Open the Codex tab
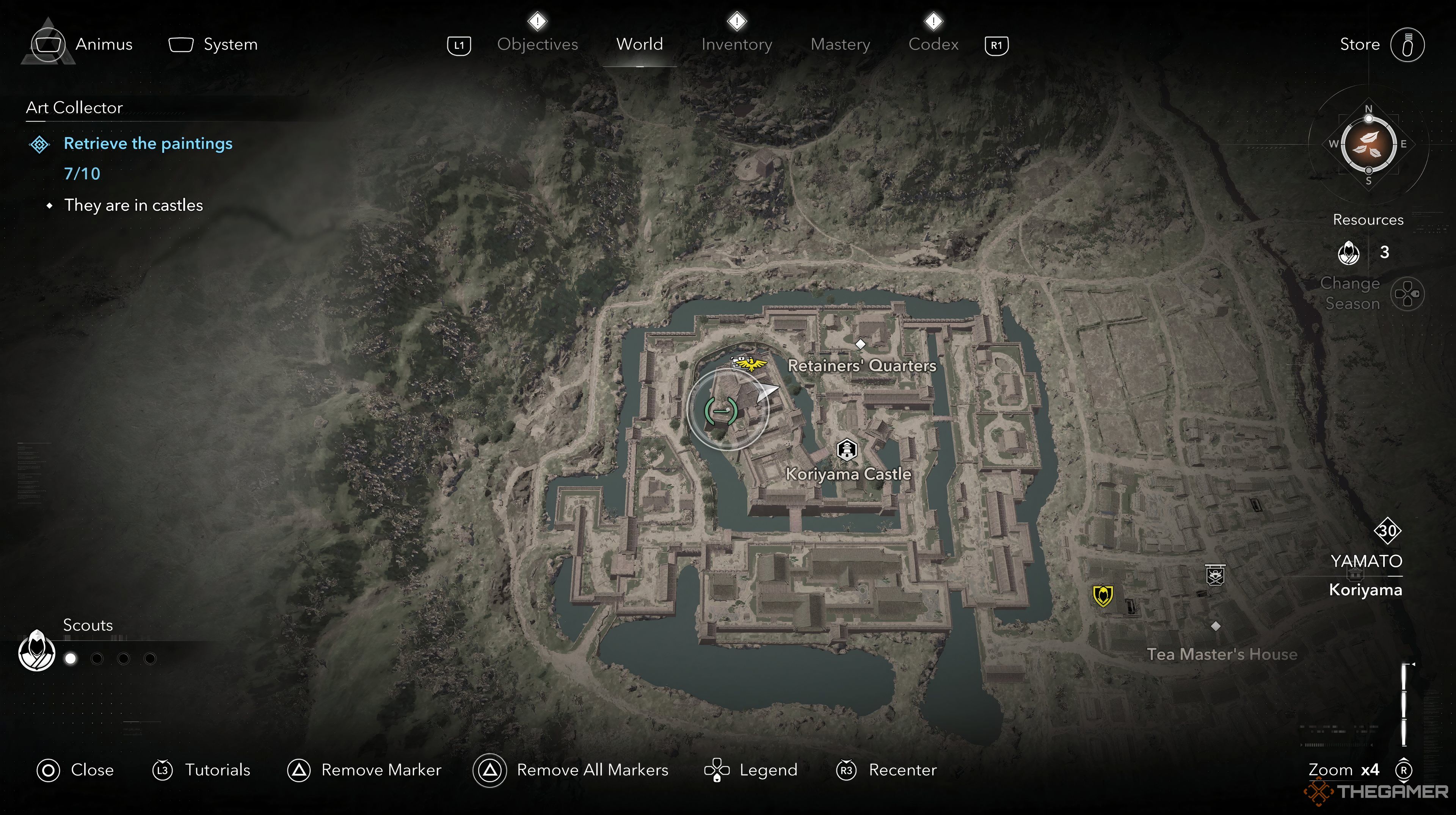Viewport: 1456px width, 815px height. (x=933, y=44)
